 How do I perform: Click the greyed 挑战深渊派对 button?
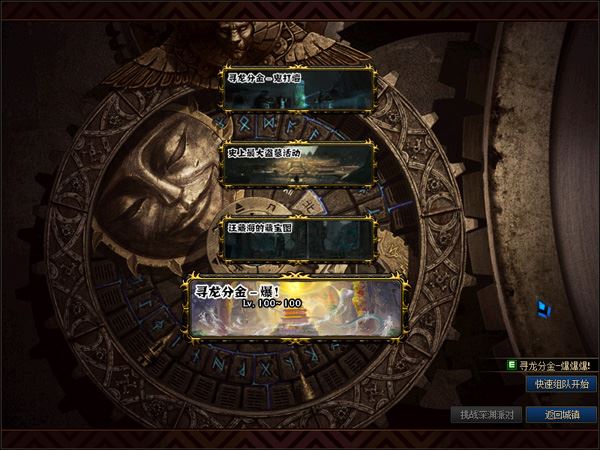tap(487, 414)
